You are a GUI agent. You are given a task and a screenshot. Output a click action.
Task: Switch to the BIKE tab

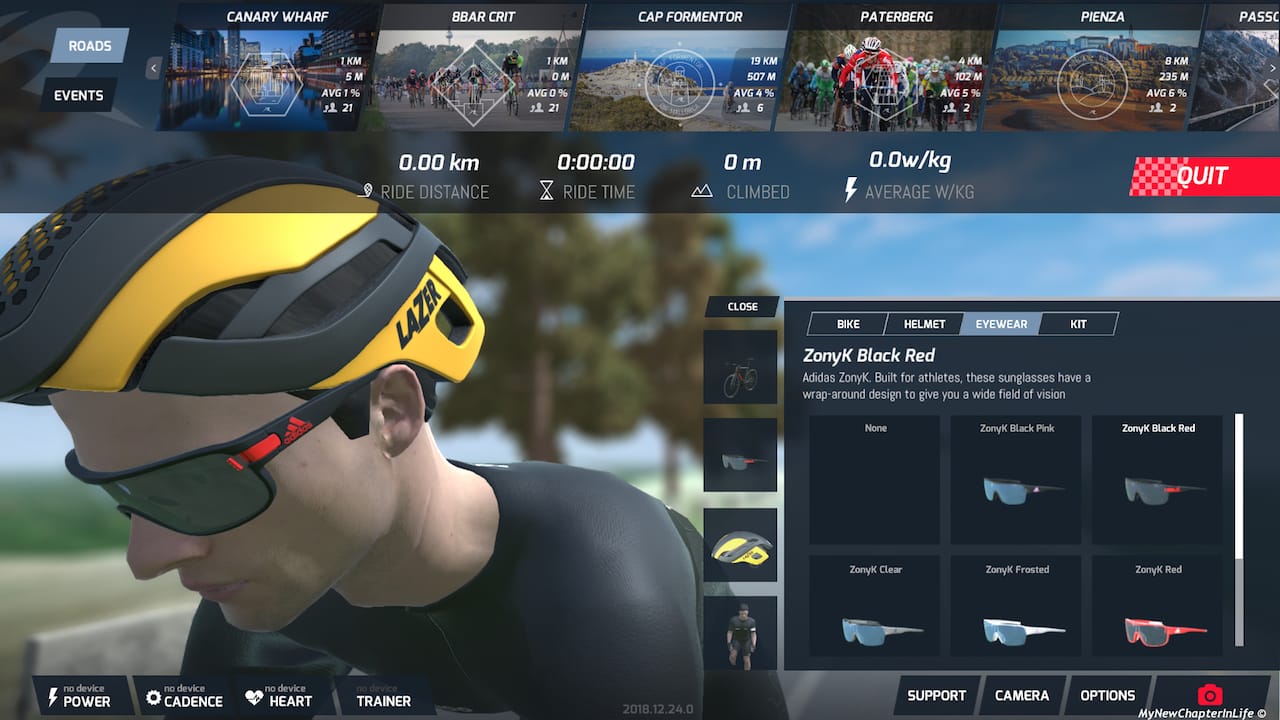[x=848, y=324]
